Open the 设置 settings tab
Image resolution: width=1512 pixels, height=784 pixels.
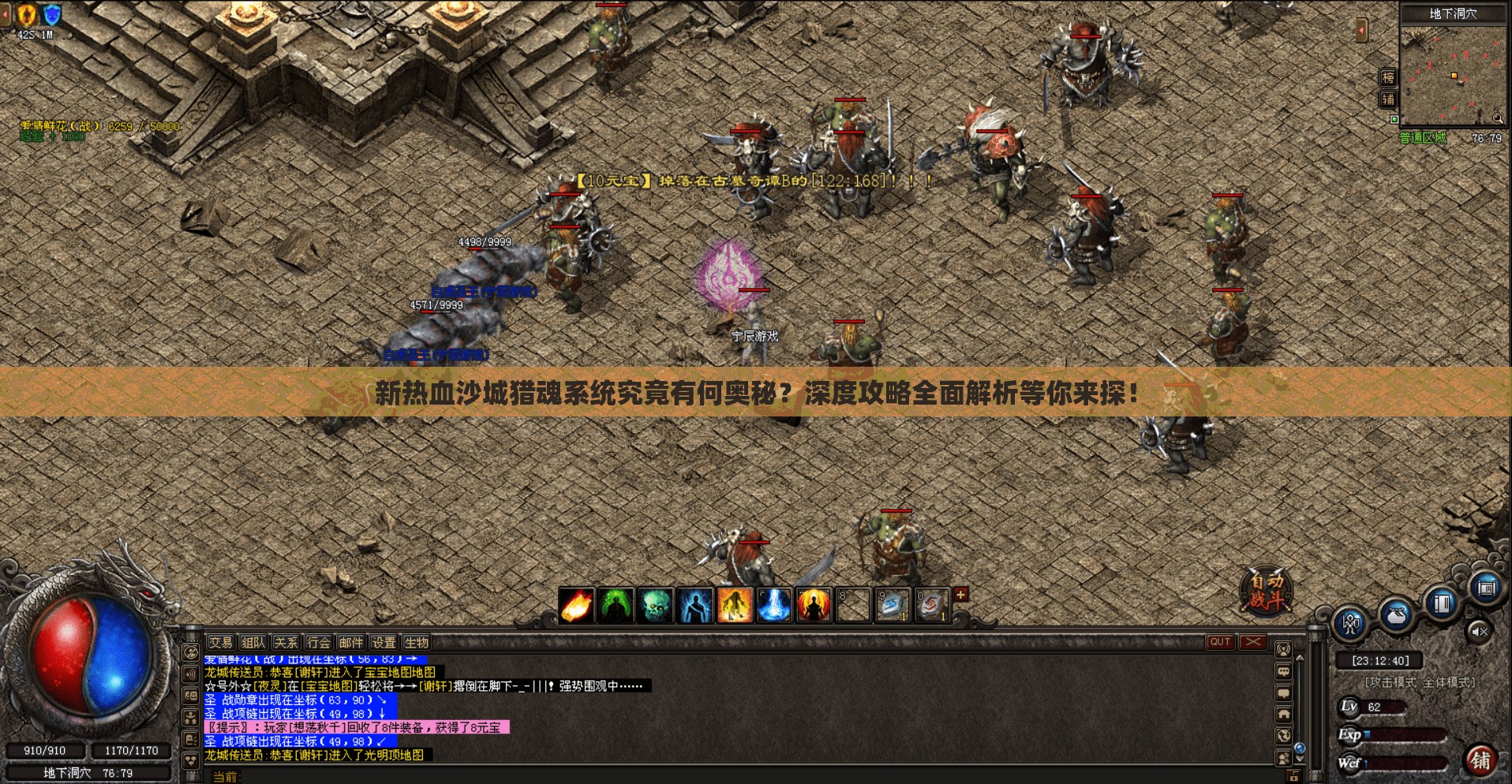click(x=384, y=642)
